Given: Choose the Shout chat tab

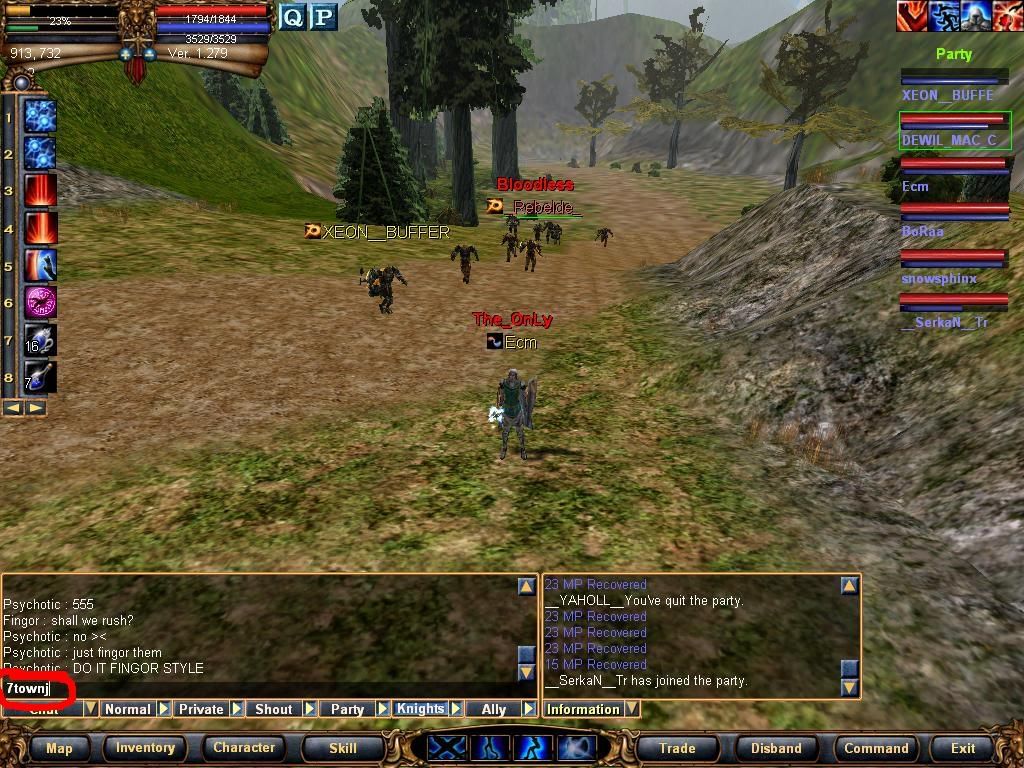Looking at the screenshot, I should (x=273, y=709).
